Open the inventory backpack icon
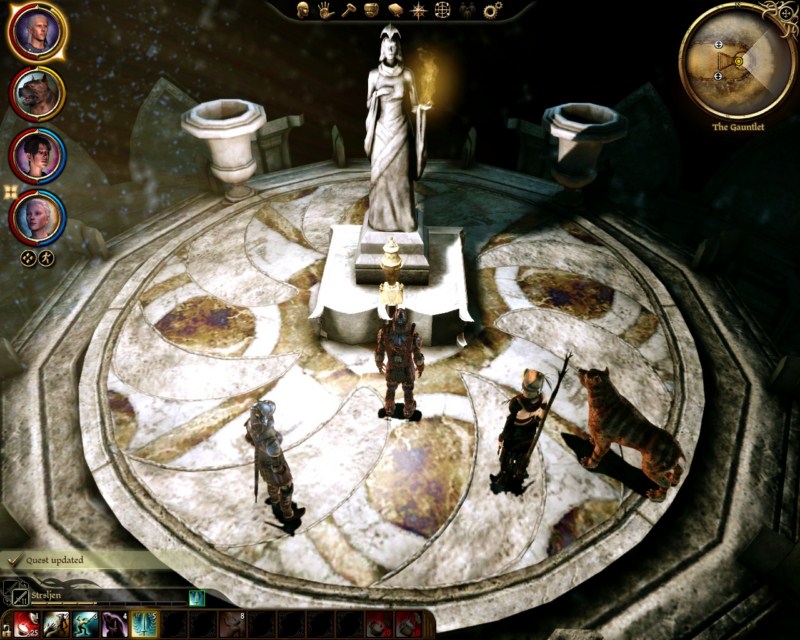The height and width of the screenshot is (640, 800). (371, 10)
